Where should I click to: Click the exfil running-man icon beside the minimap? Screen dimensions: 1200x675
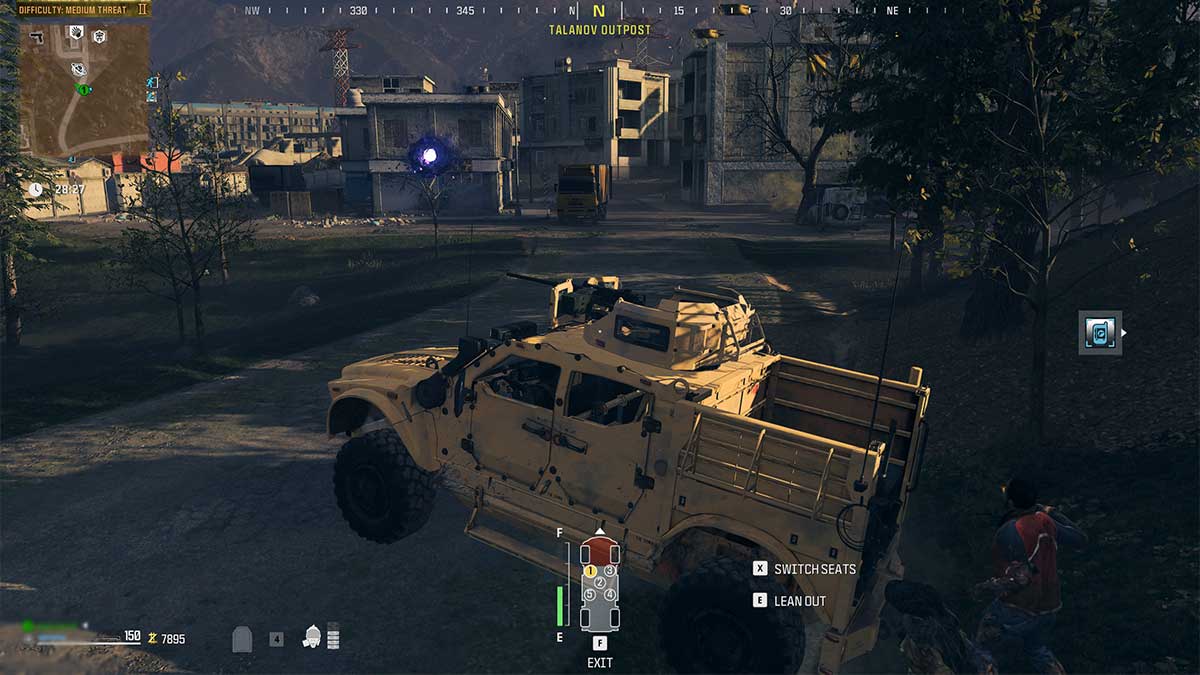click(152, 82)
